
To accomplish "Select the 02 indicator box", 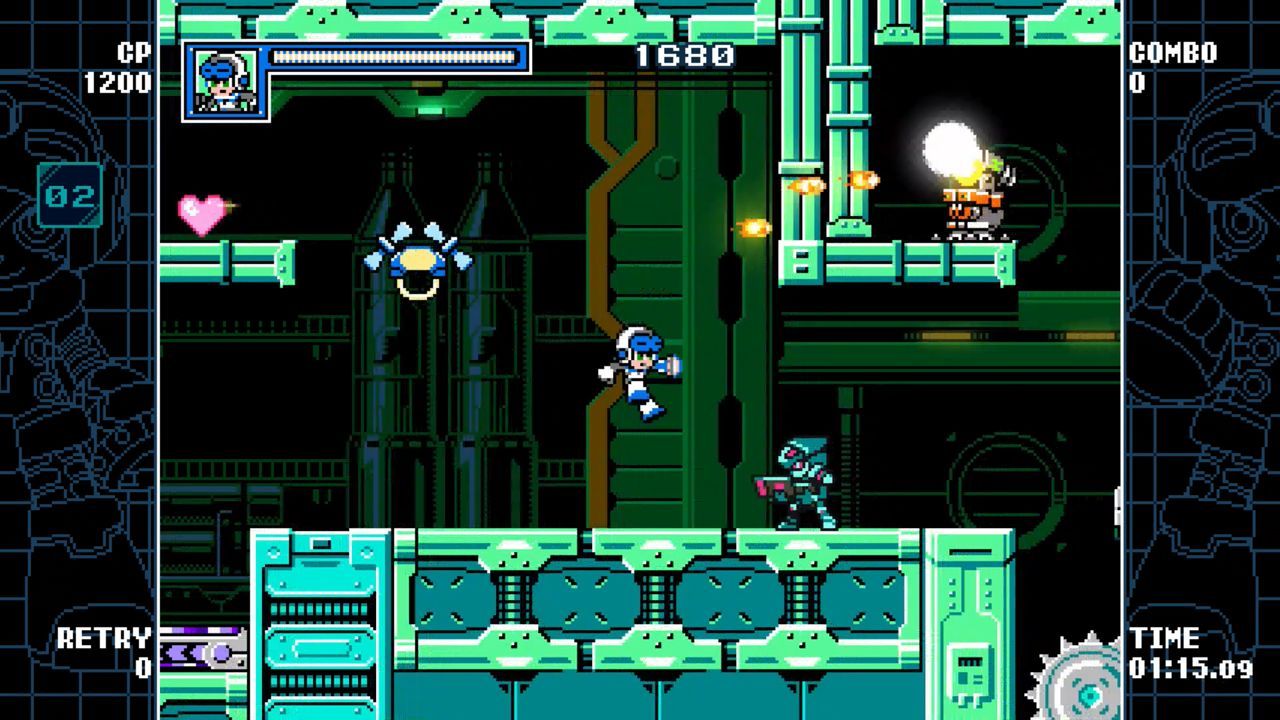I will 70,195.
